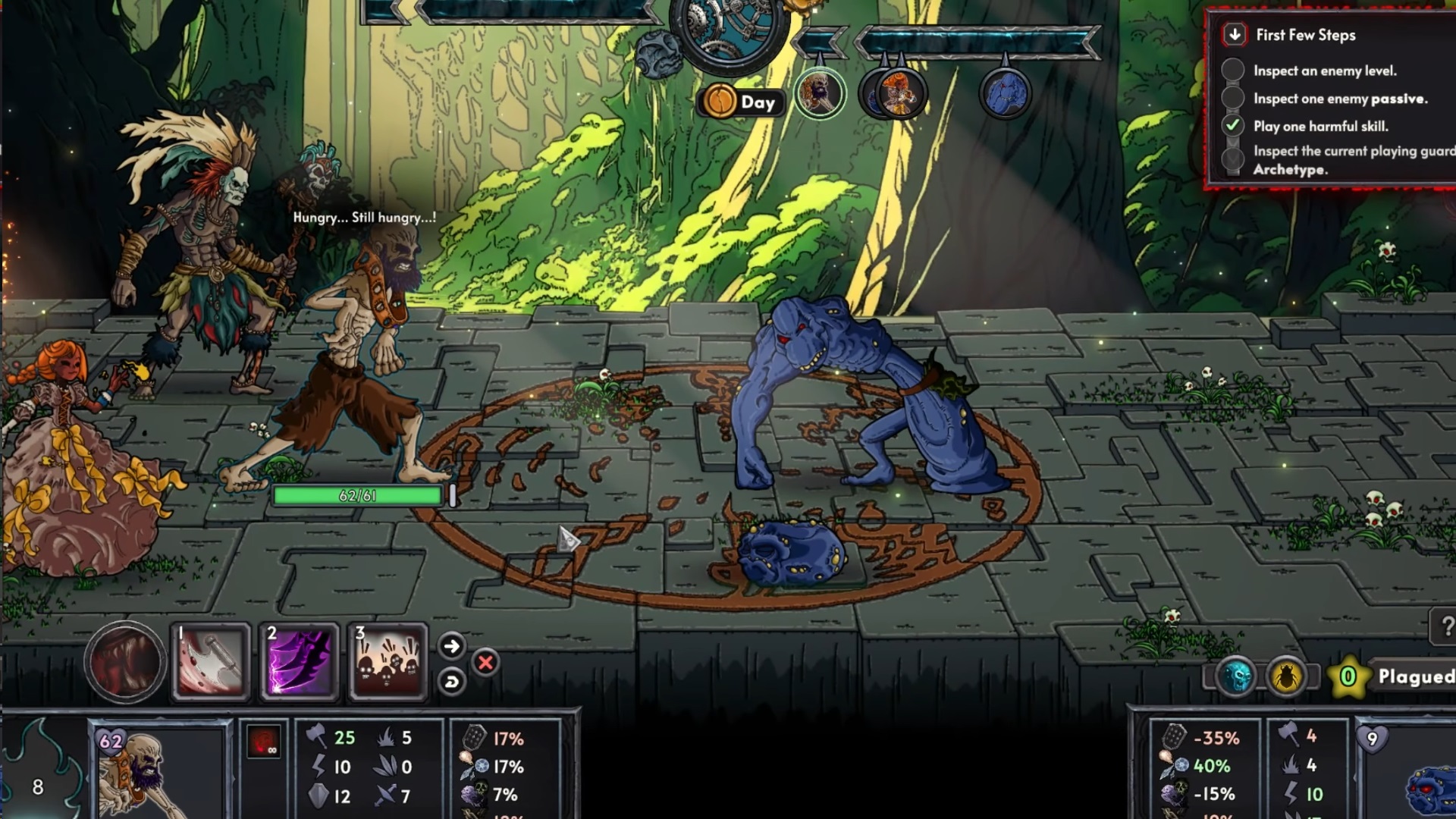Select the bloody axe skill in slot 1
This screenshot has width=1456, height=819.
212,661
